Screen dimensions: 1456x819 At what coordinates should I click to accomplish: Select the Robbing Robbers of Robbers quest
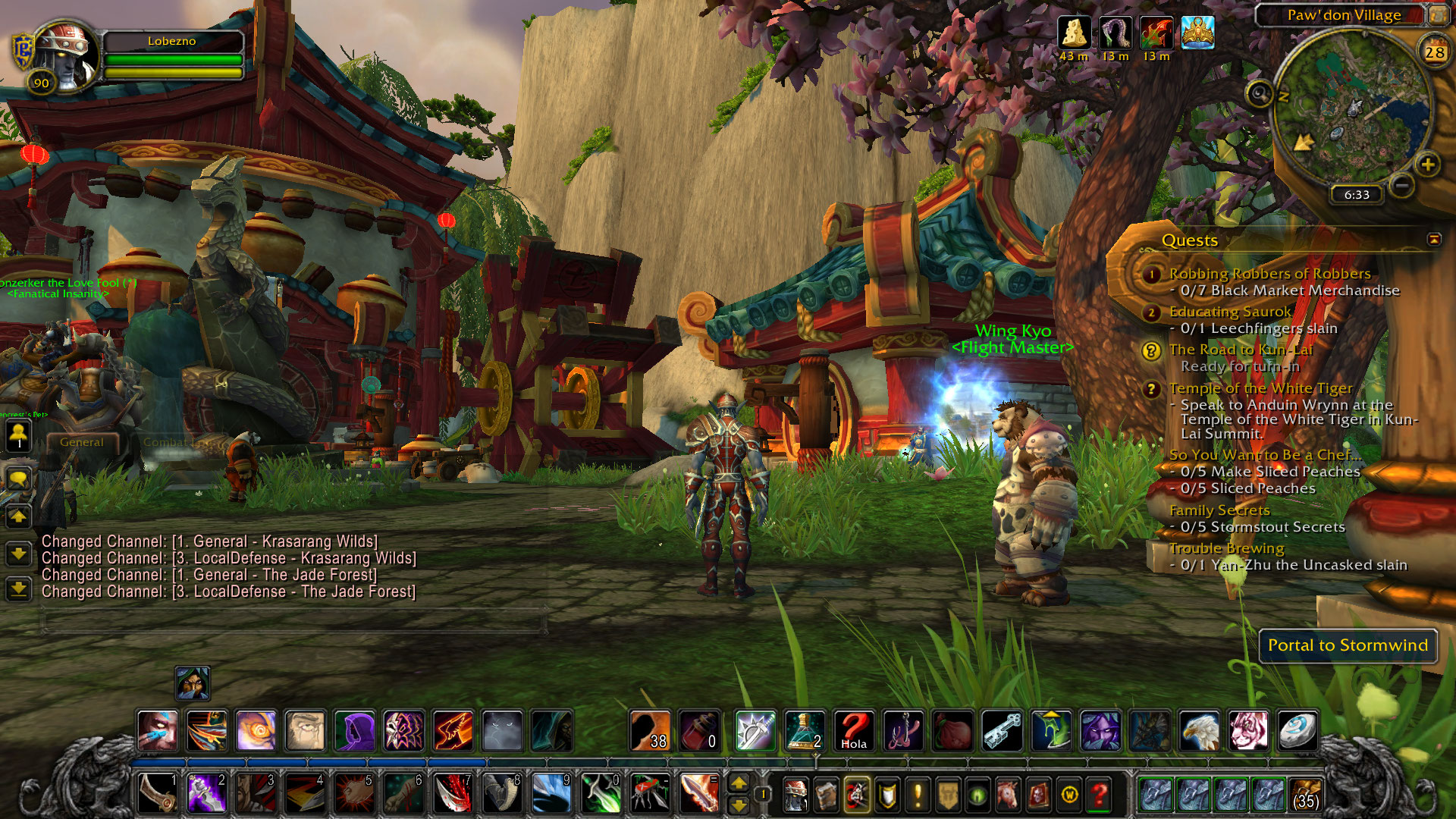click(1269, 274)
